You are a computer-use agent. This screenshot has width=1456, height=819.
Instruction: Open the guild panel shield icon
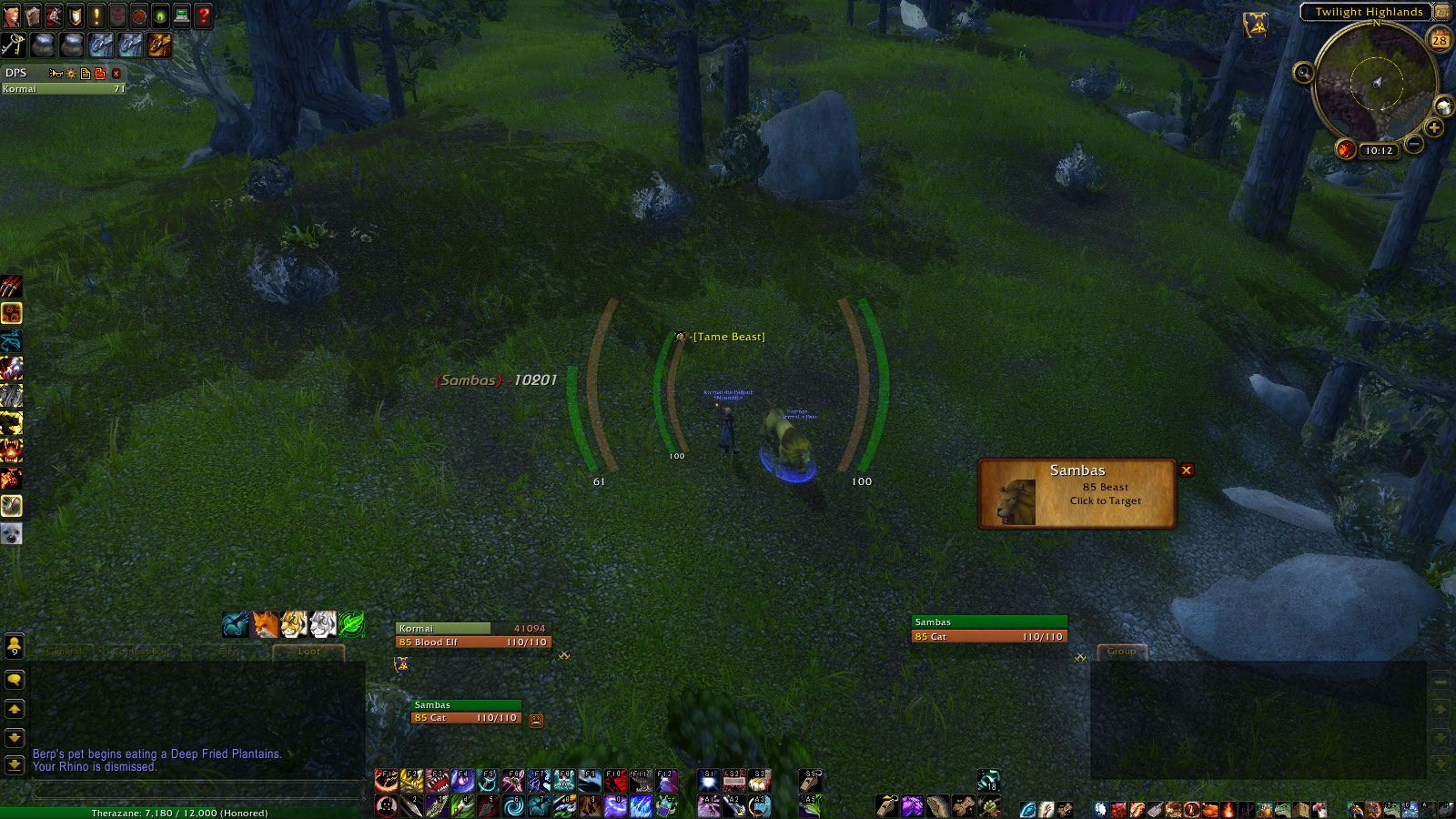pyautogui.click(x=75, y=15)
